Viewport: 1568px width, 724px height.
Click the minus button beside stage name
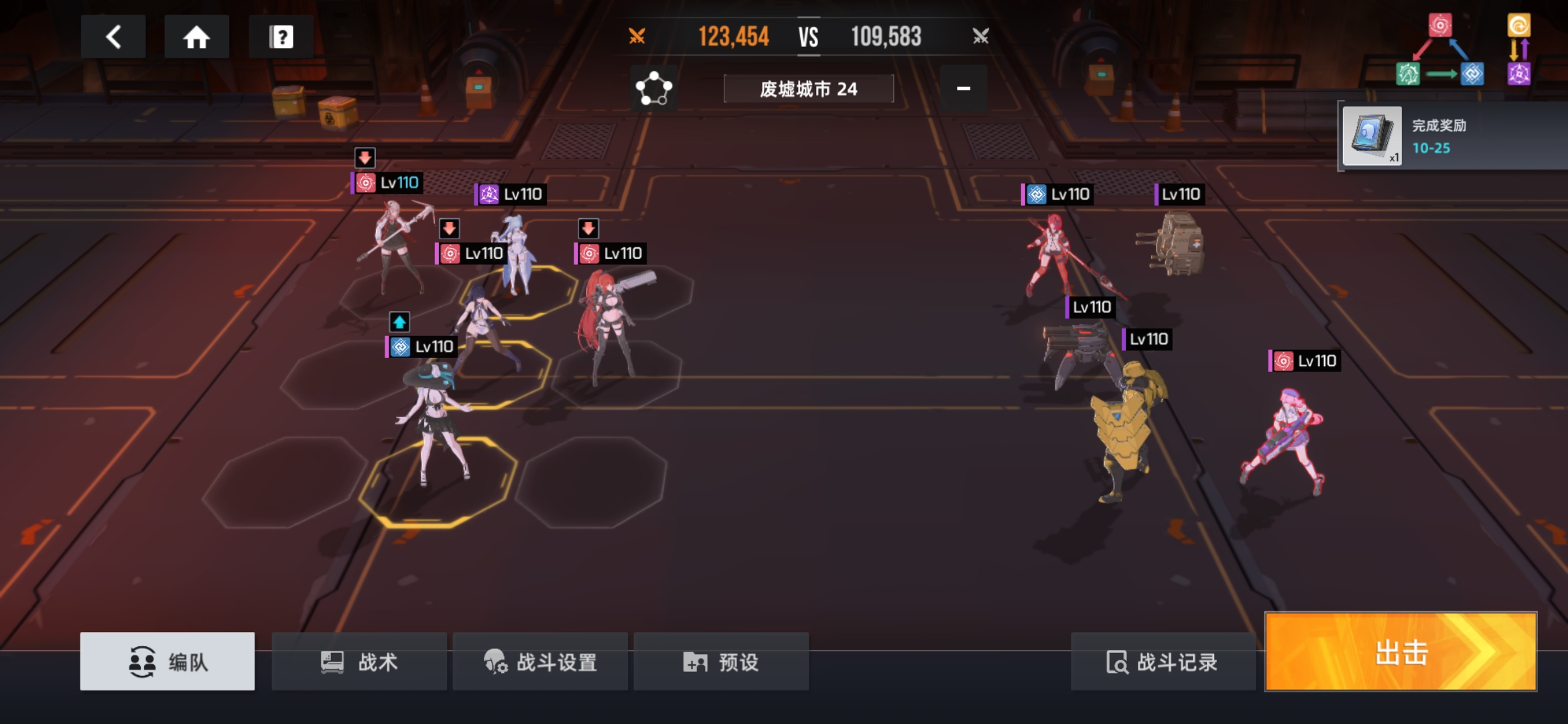pyautogui.click(x=963, y=88)
